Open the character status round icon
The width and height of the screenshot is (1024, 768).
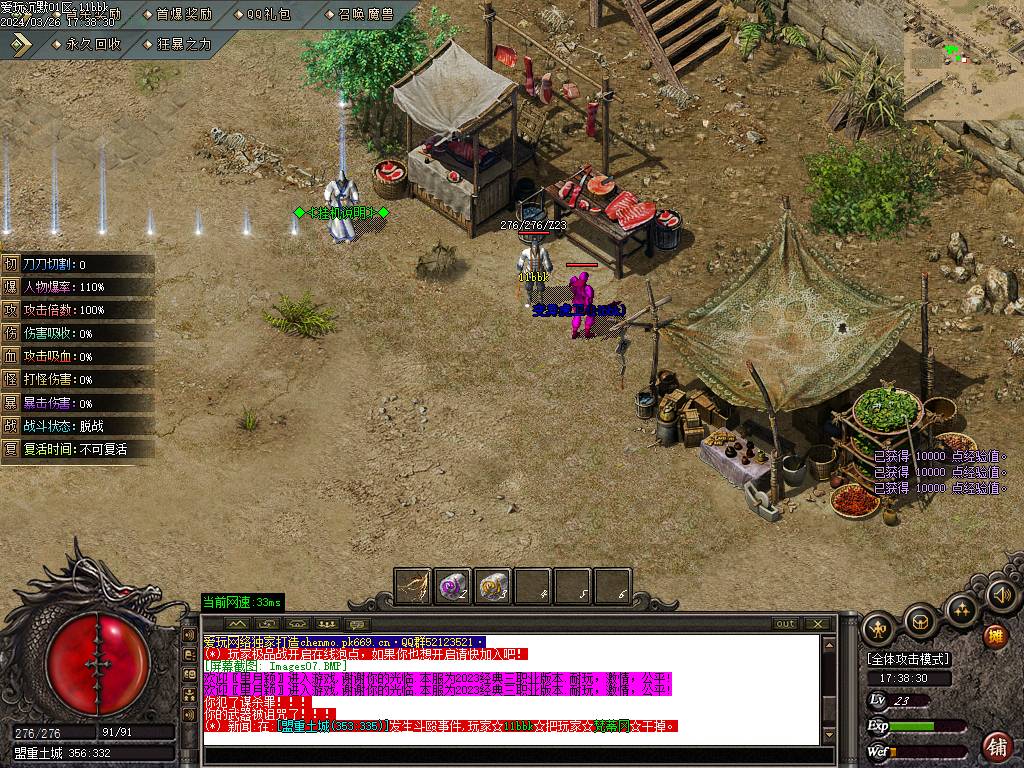(x=880, y=628)
